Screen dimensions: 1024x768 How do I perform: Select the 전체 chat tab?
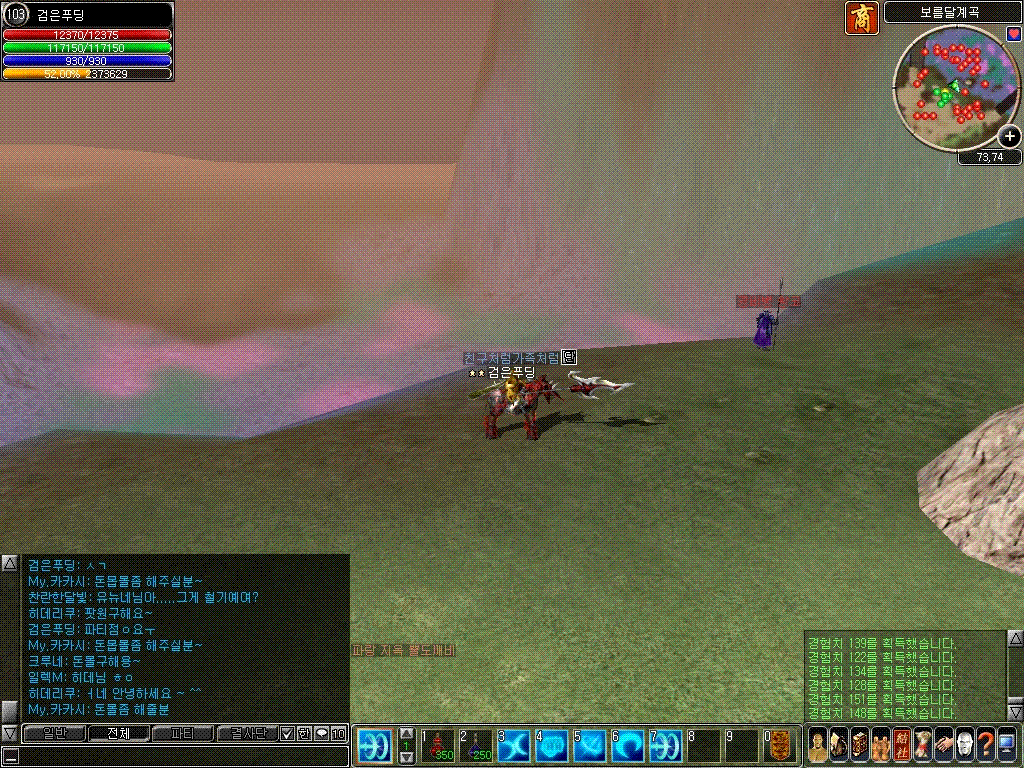click(118, 734)
